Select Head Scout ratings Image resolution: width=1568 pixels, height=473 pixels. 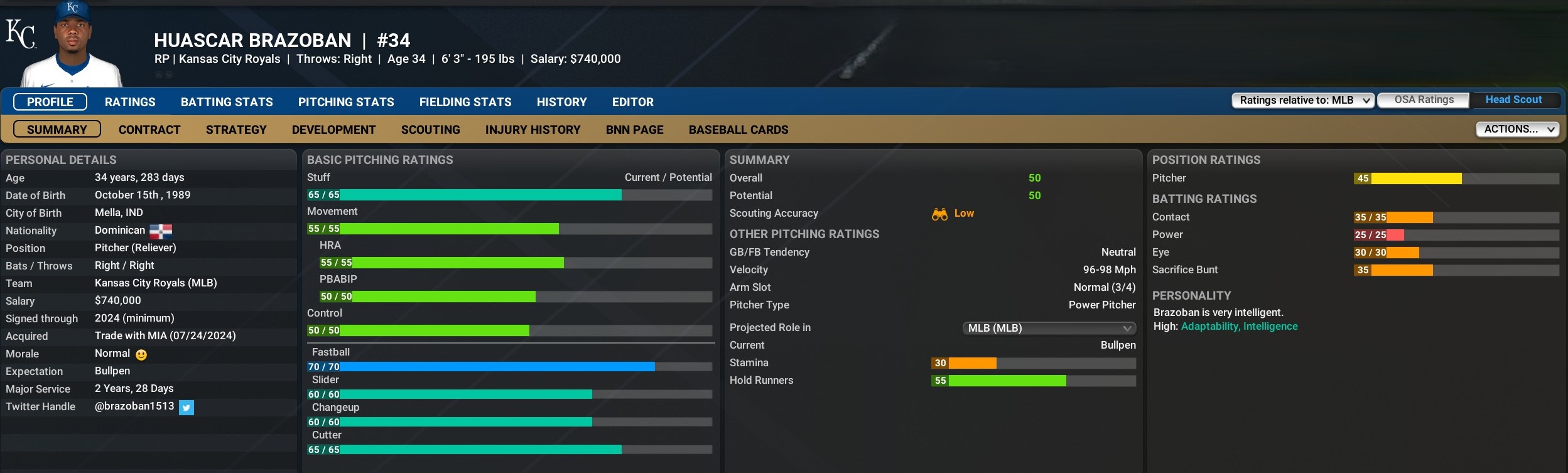(1513, 100)
